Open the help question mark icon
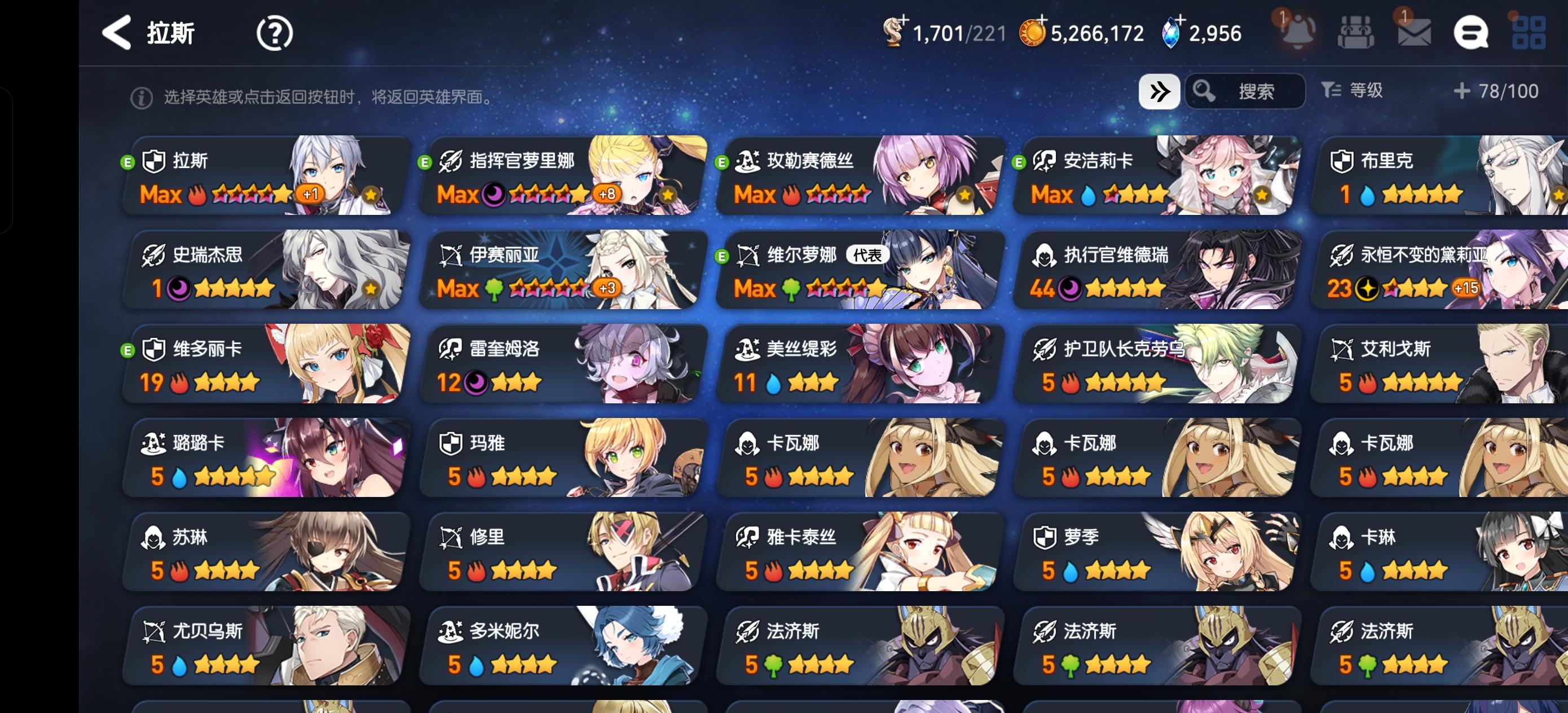Screen dimensions: 1568x713 point(275,33)
